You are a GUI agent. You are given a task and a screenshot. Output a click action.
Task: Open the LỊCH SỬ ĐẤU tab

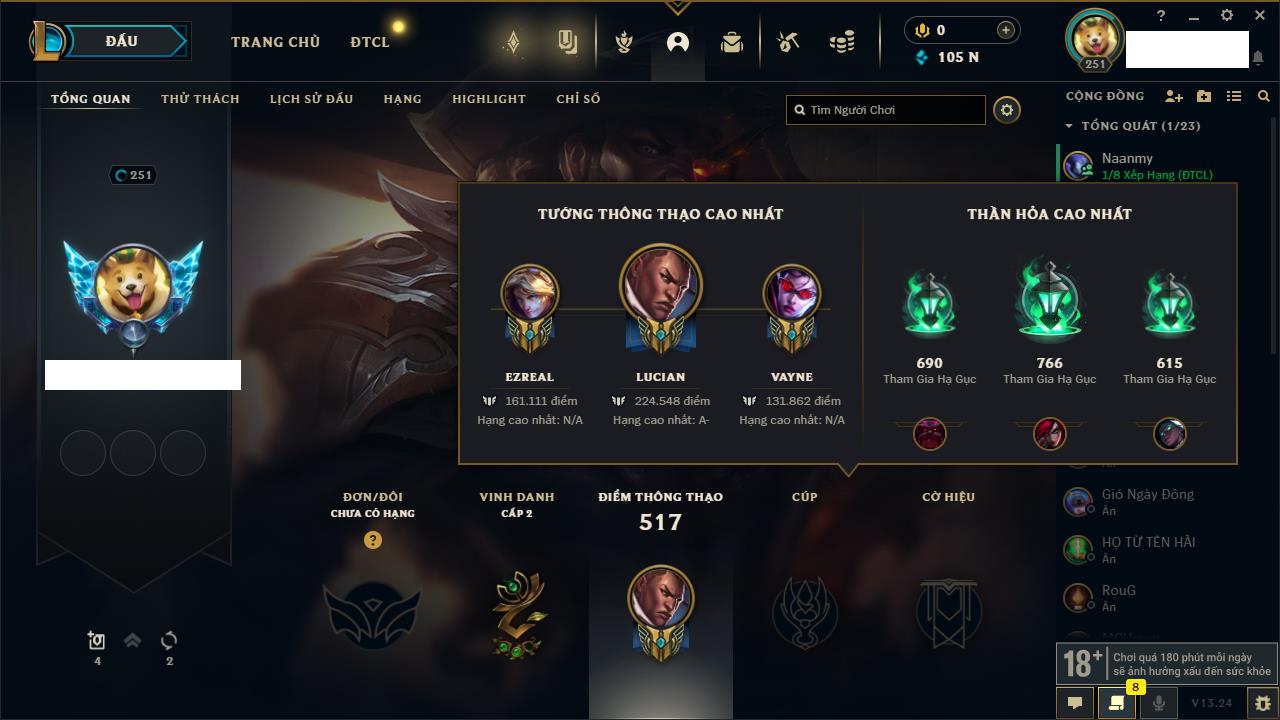click(311, 99)
